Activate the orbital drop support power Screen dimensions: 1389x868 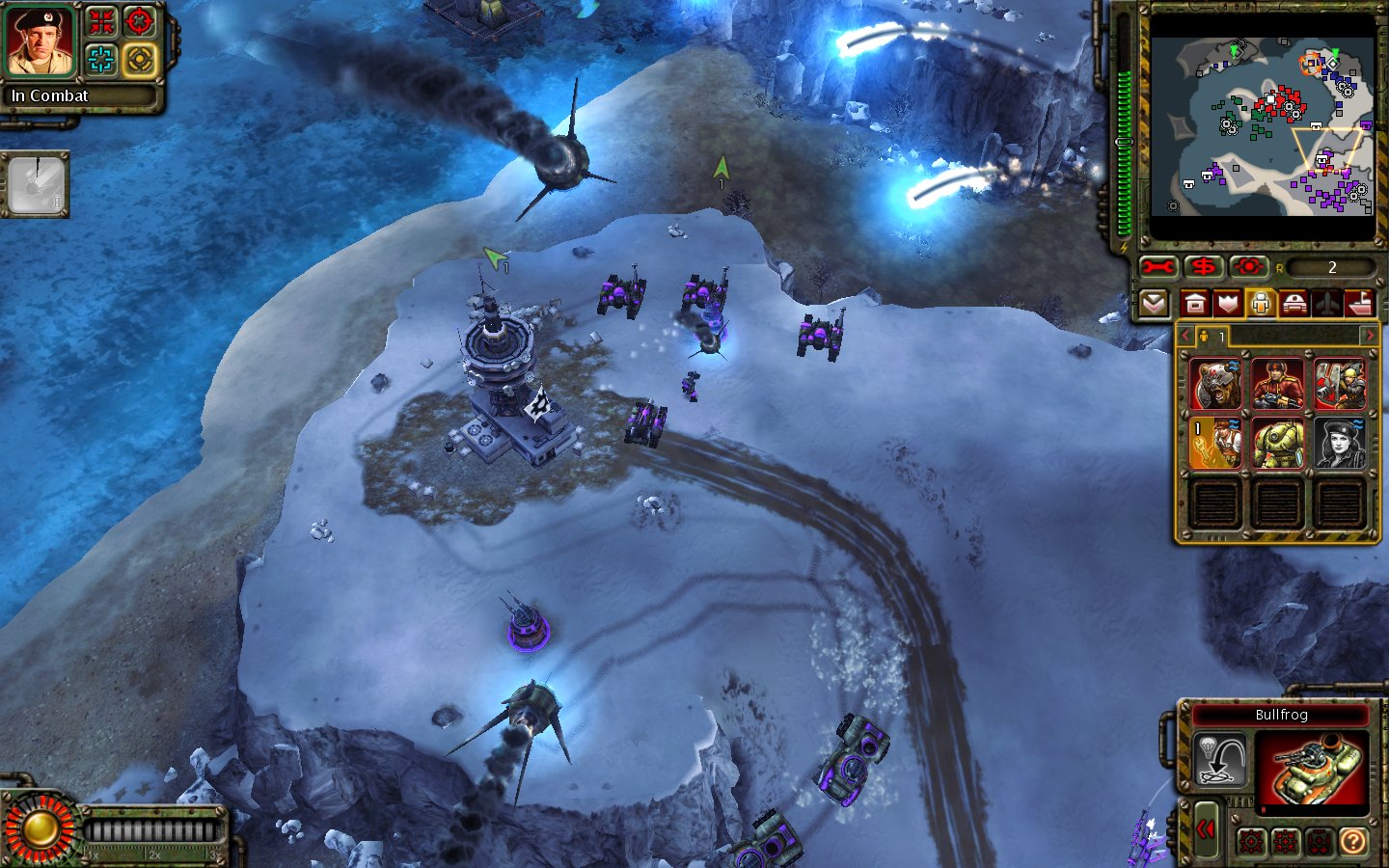[37, 184]
